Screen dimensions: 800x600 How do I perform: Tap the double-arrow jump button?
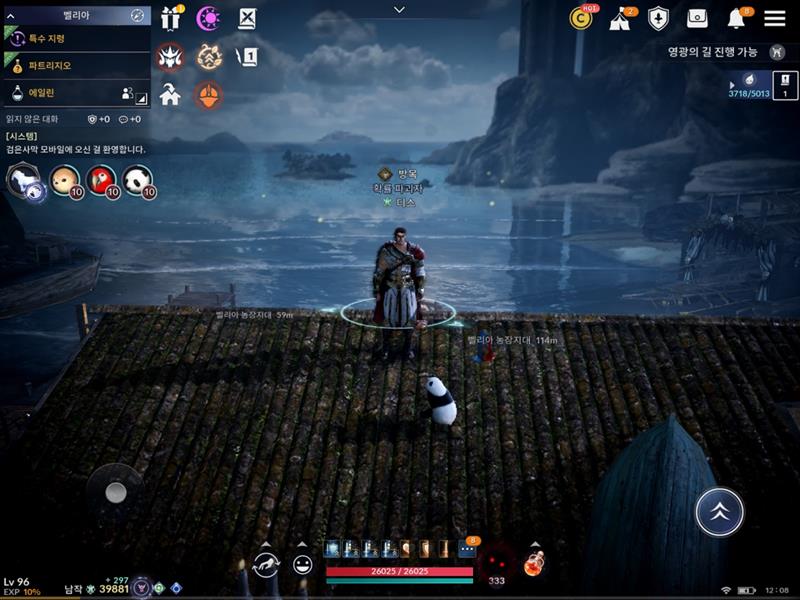click(x=720, y=513)
